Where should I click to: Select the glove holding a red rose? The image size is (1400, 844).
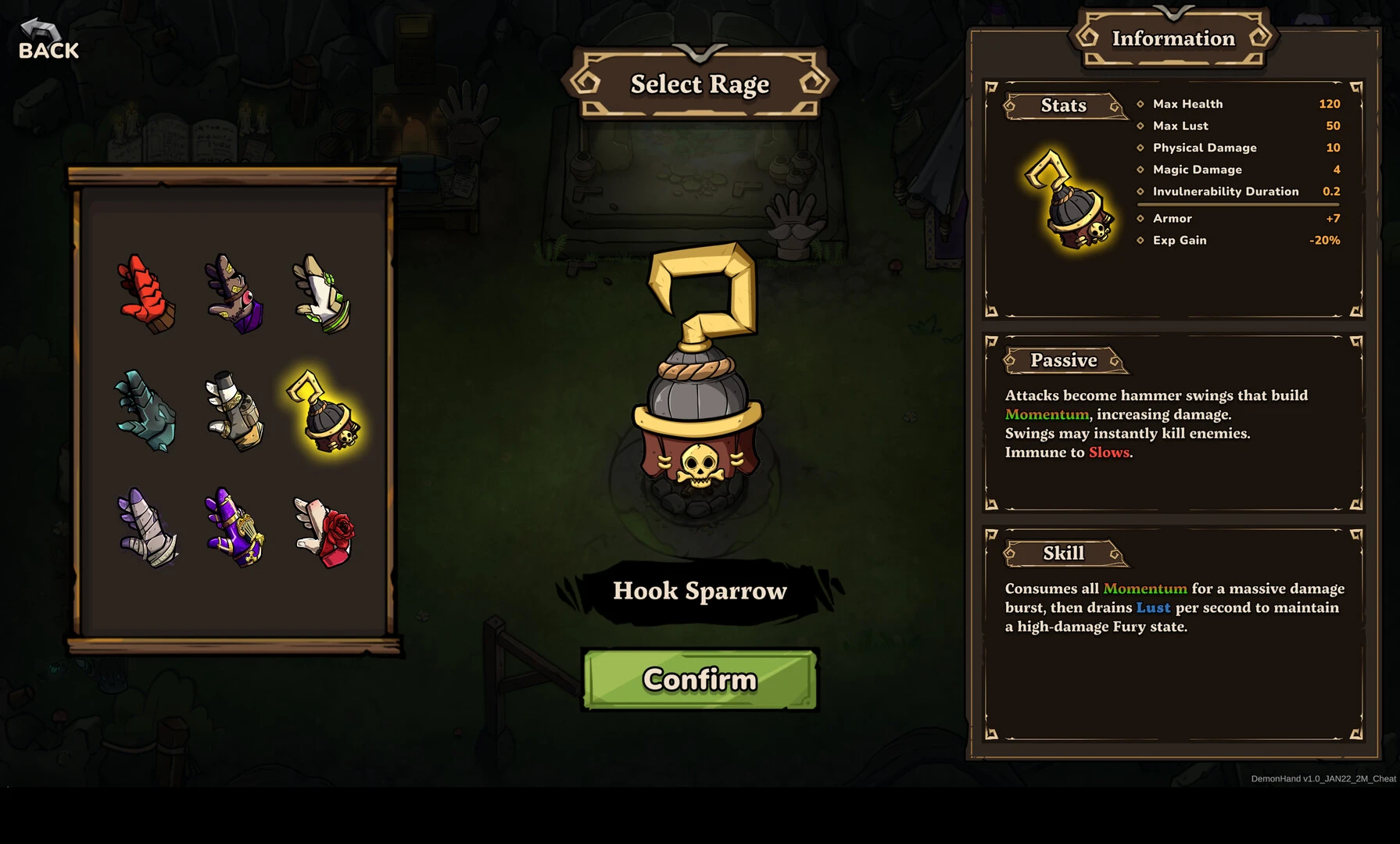(x=324, y=530)
